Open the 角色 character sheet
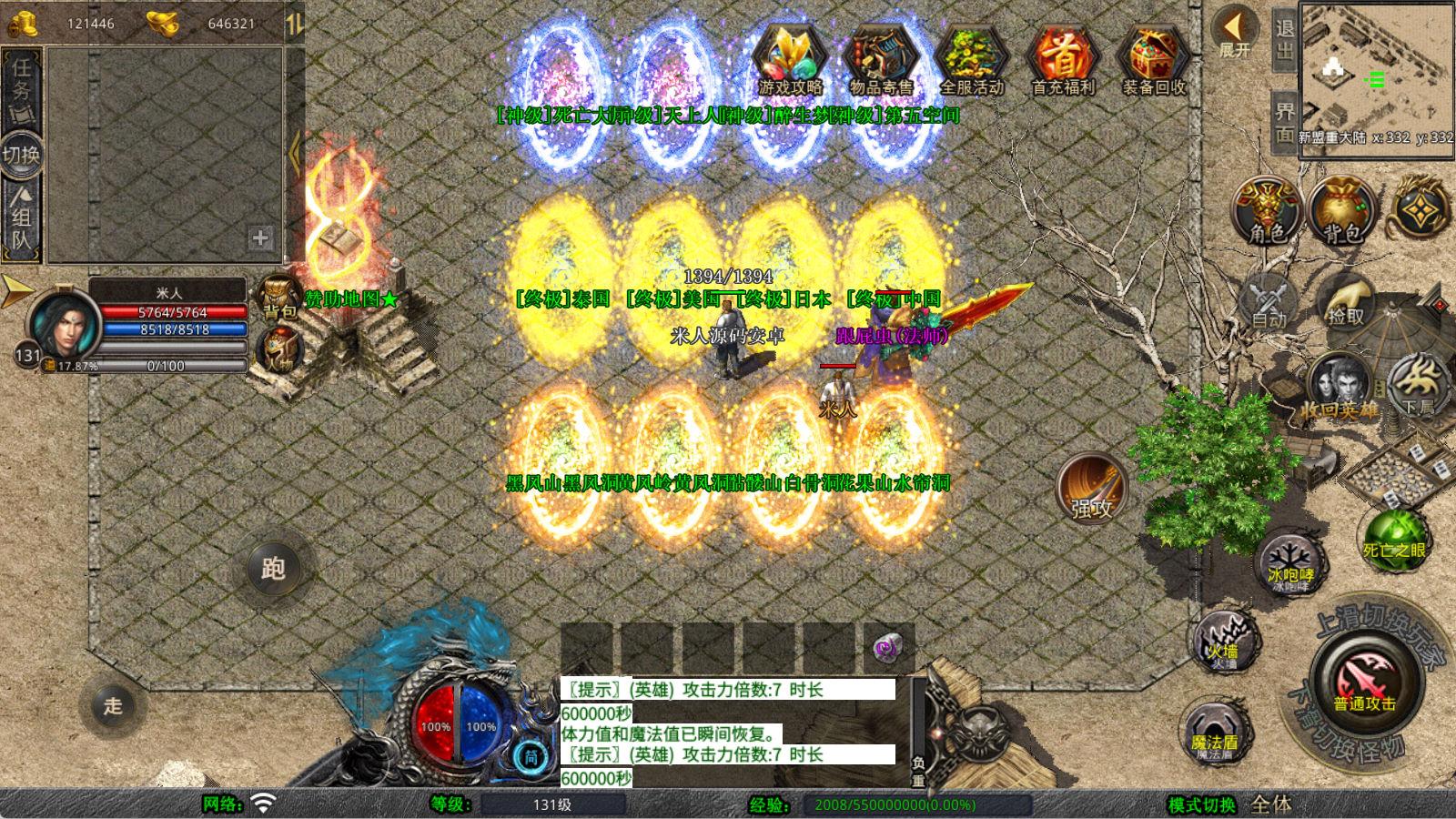Viewport: 1456px width, 819px height. tap(1268, 211)
